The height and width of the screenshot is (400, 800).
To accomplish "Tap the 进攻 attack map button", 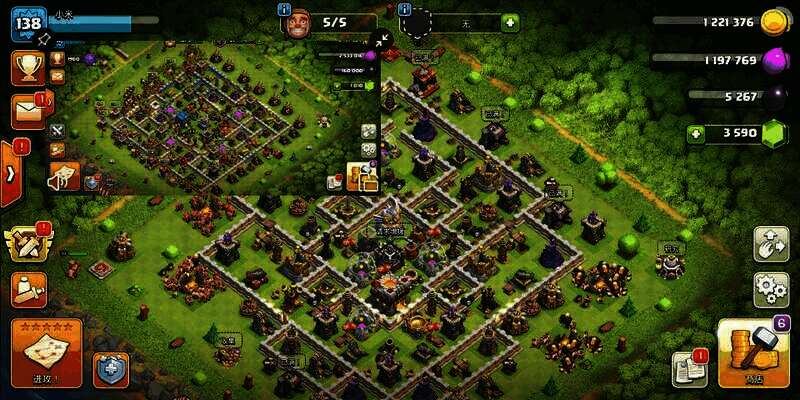I will pos(46,352).
